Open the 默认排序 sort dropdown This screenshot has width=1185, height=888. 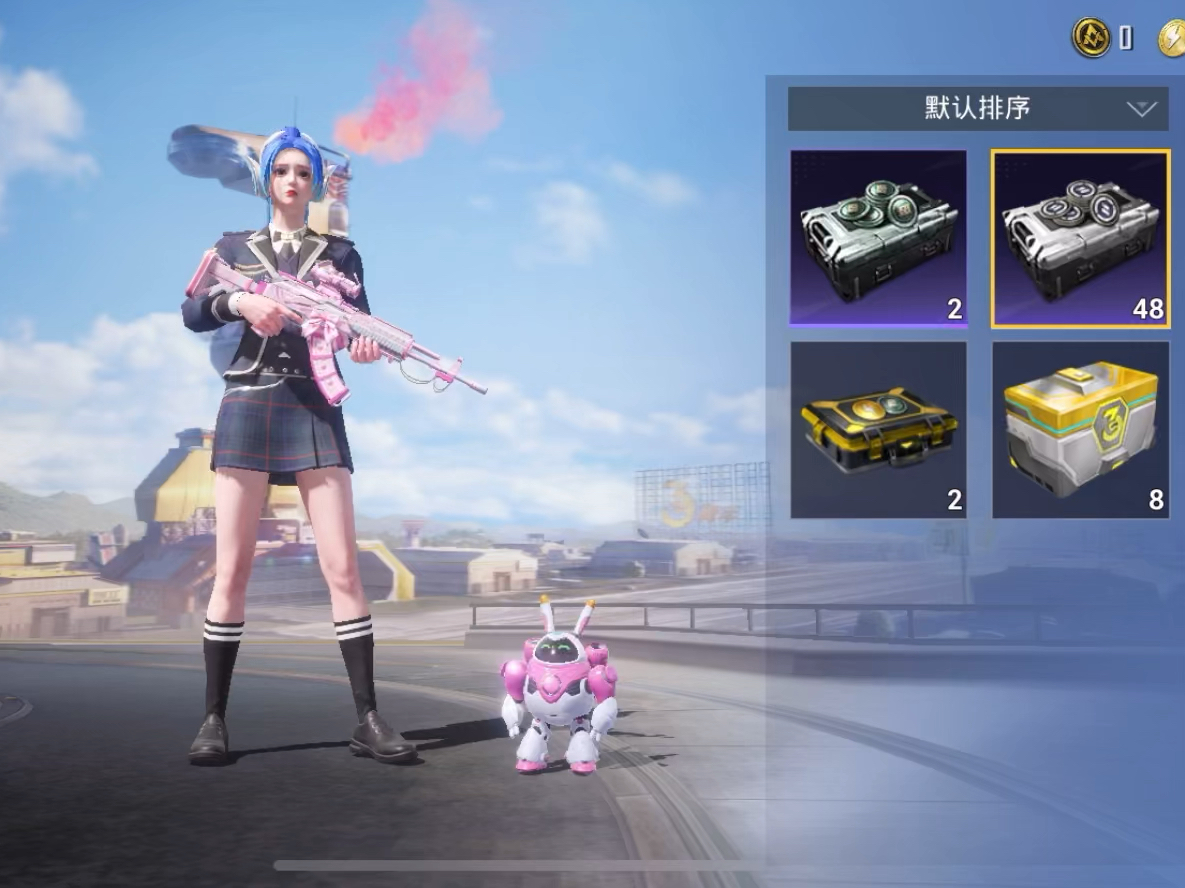coord(977,109)
